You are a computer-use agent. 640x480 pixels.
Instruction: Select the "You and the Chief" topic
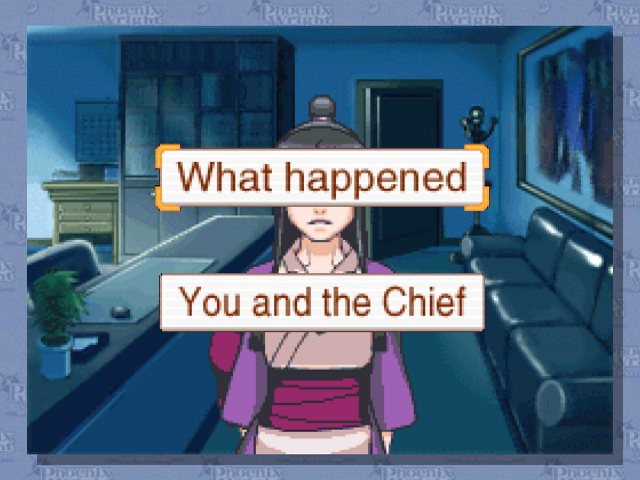(322, 301)
